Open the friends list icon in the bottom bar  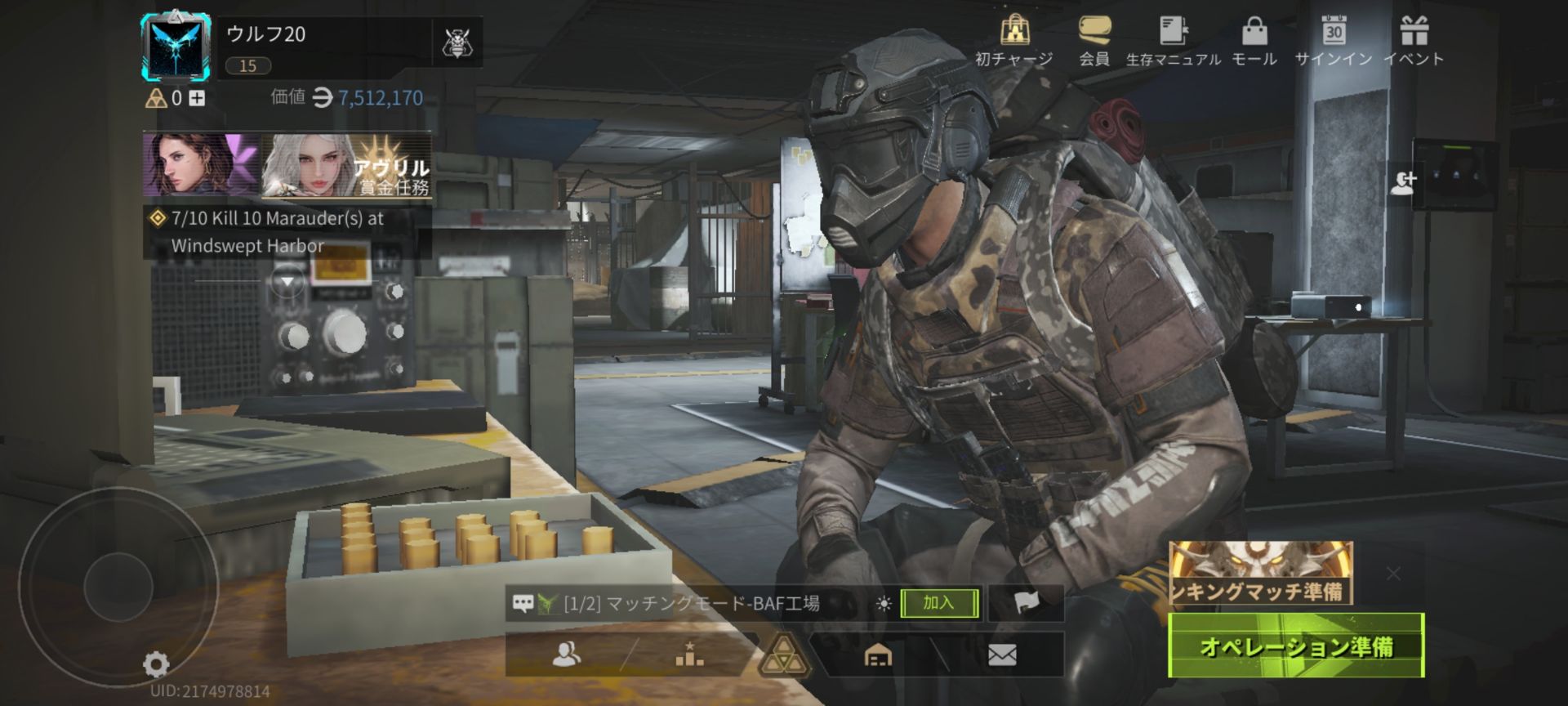click(x=567, y=655)
